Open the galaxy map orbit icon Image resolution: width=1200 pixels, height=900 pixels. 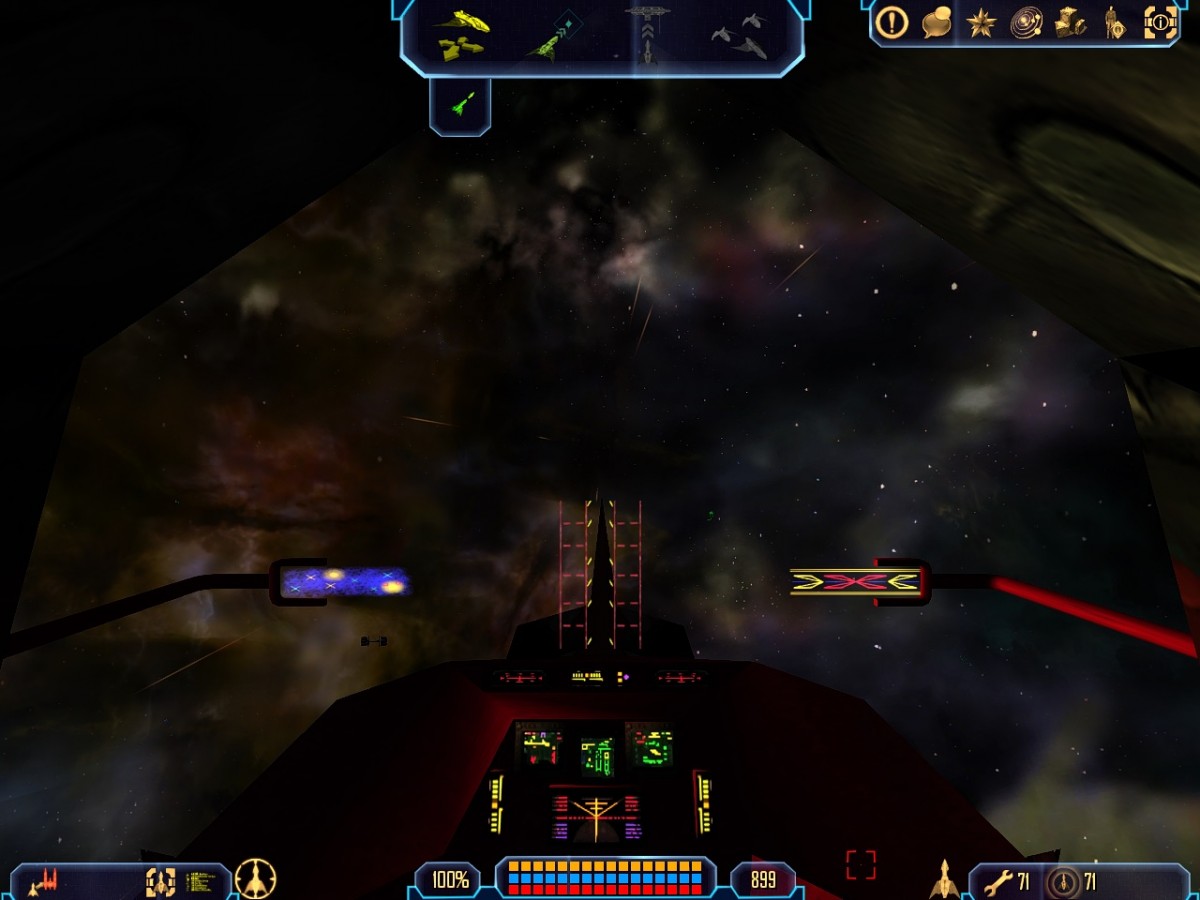[1026, 22]
